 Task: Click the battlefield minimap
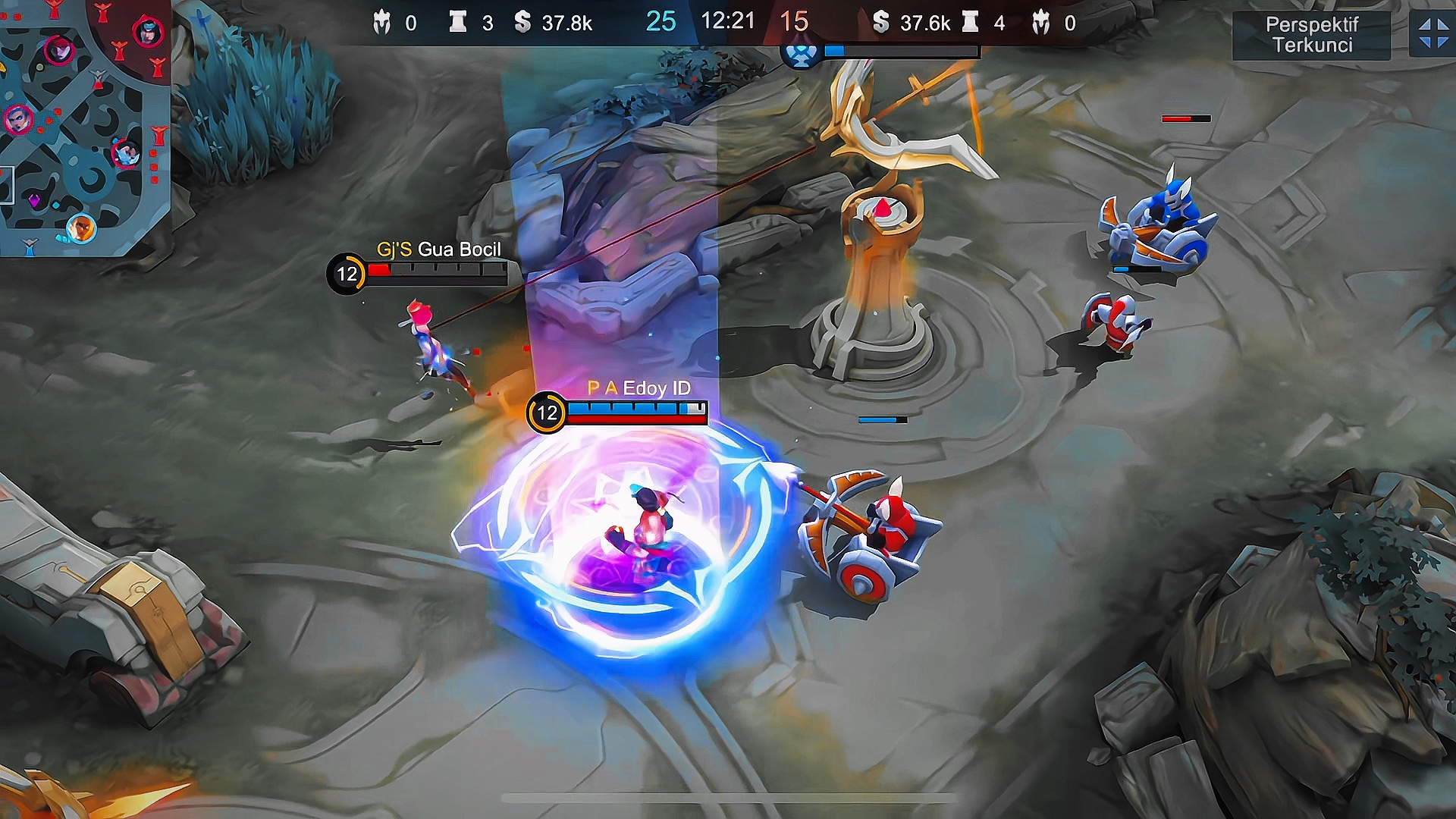tap(83, 129)
